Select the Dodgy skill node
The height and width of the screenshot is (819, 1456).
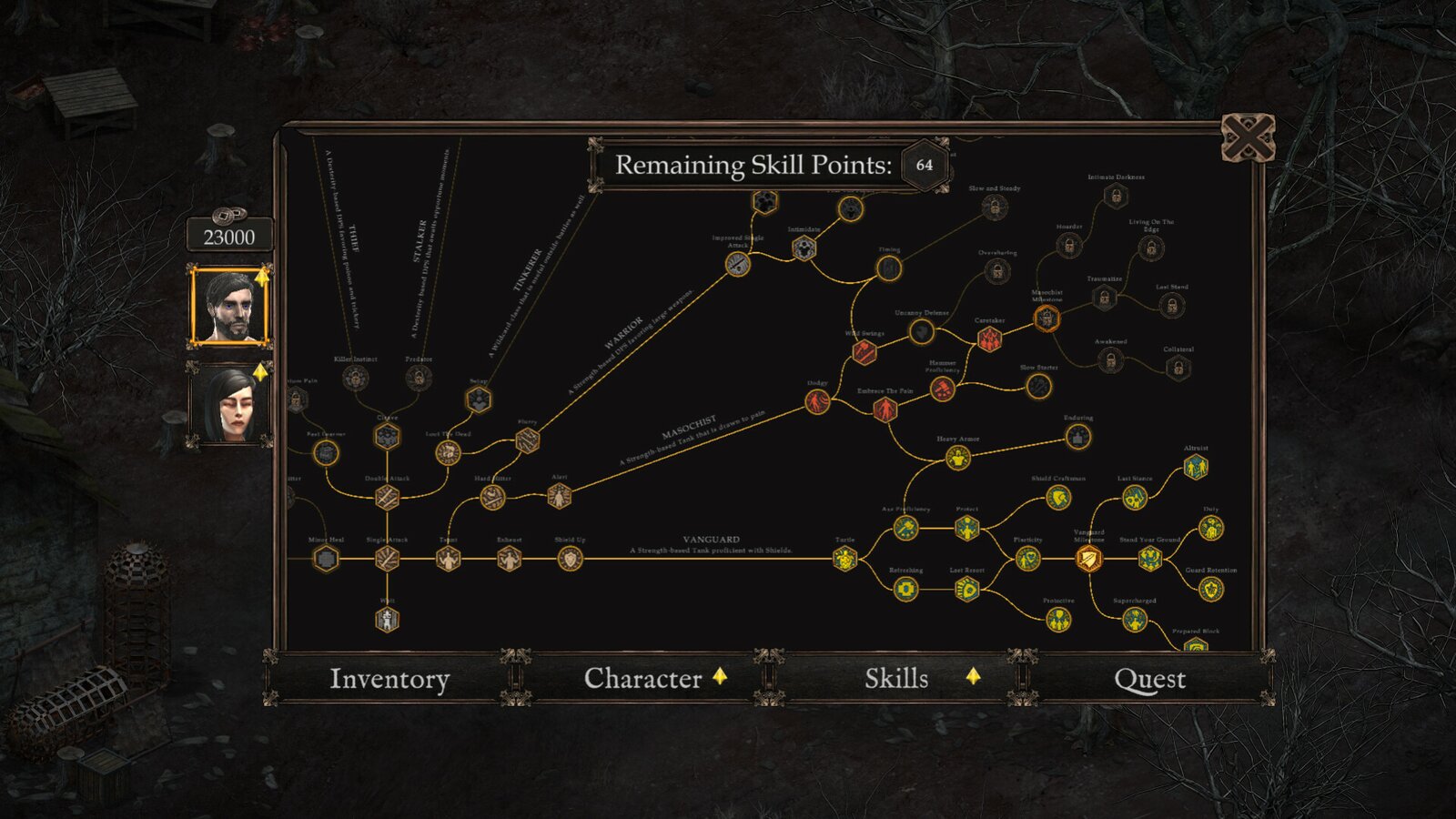[x=819, y=400]
